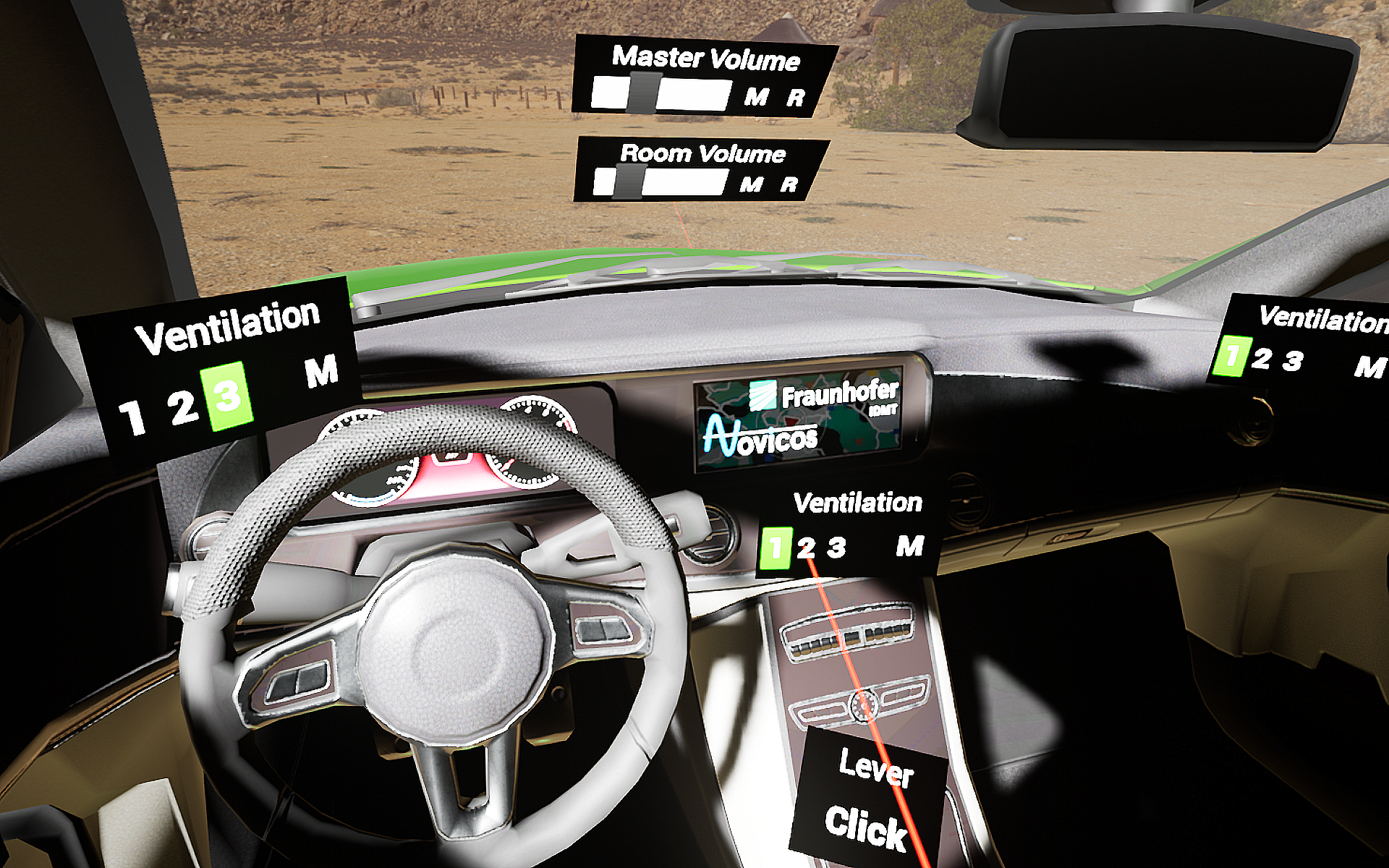
Task: Select highlighted level 1 on center-console Ventilation
Action: point(776,548)
